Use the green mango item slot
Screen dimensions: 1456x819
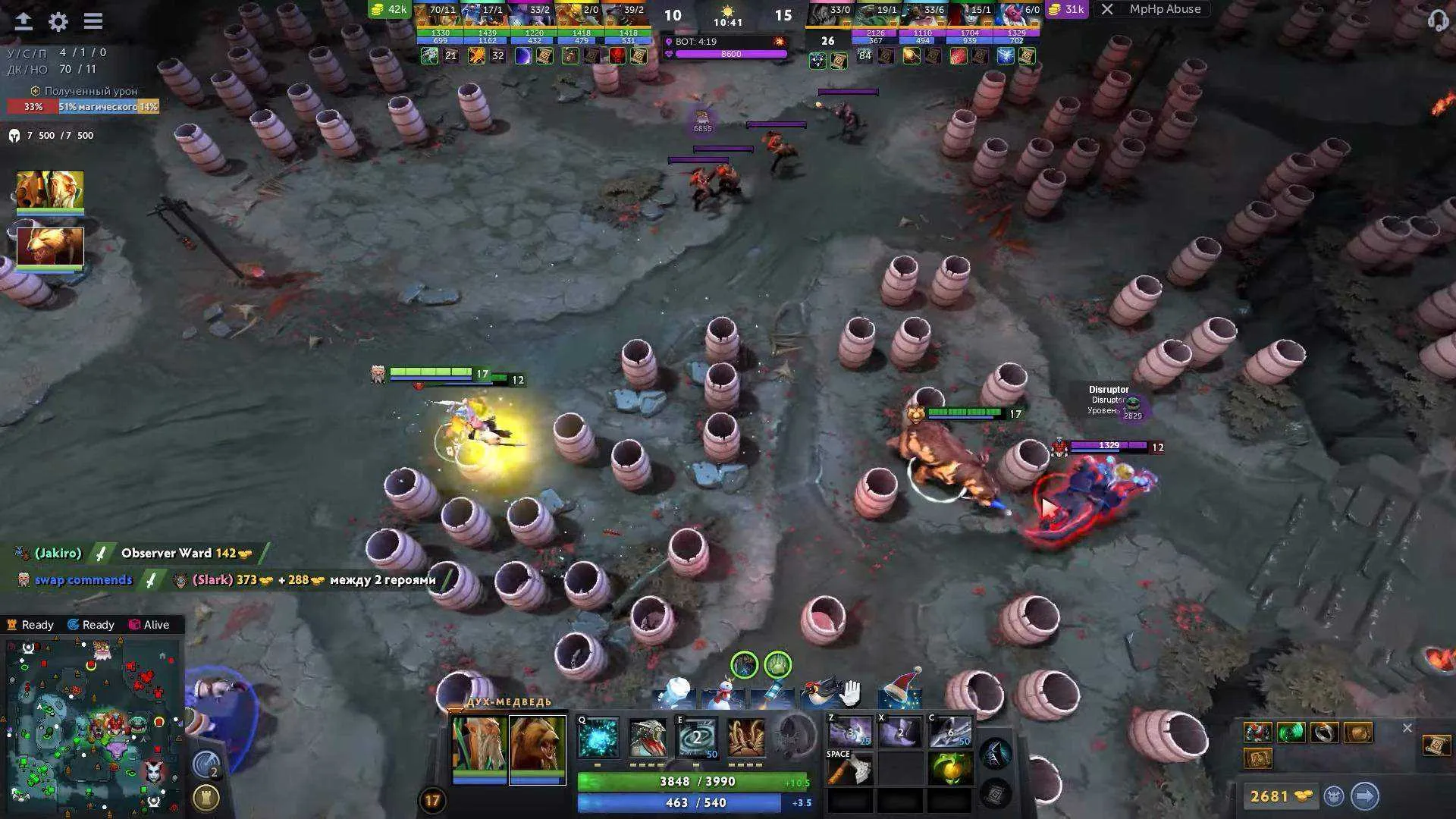pyautogui.click(x=950, y=770)
